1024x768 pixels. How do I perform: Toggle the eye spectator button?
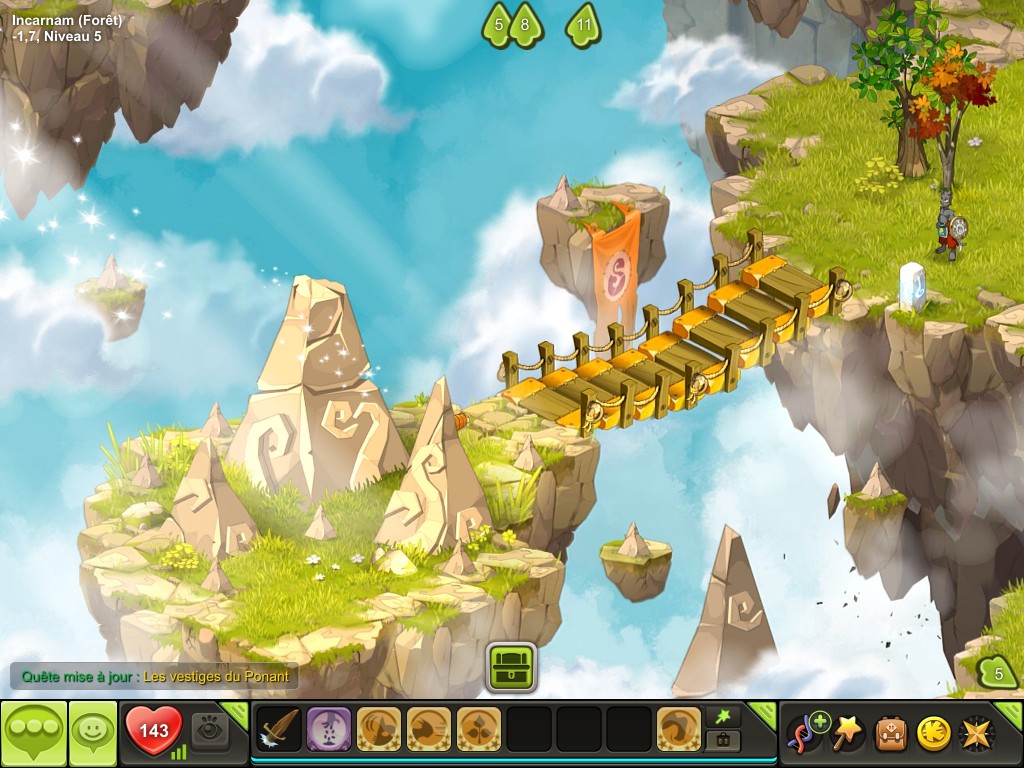[x=209, y=729]
